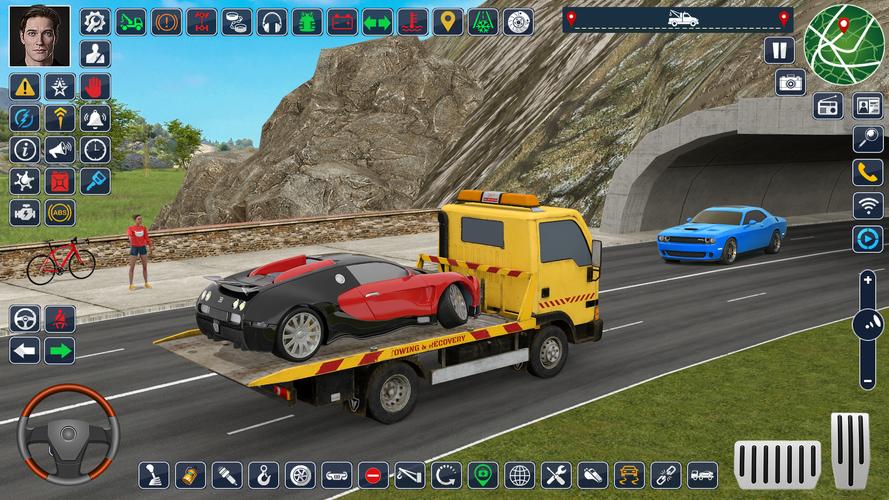The height and width of the screenshot is (500, 889).
Task: Signal right with the green arrow
Action: [x=60, y=350]
